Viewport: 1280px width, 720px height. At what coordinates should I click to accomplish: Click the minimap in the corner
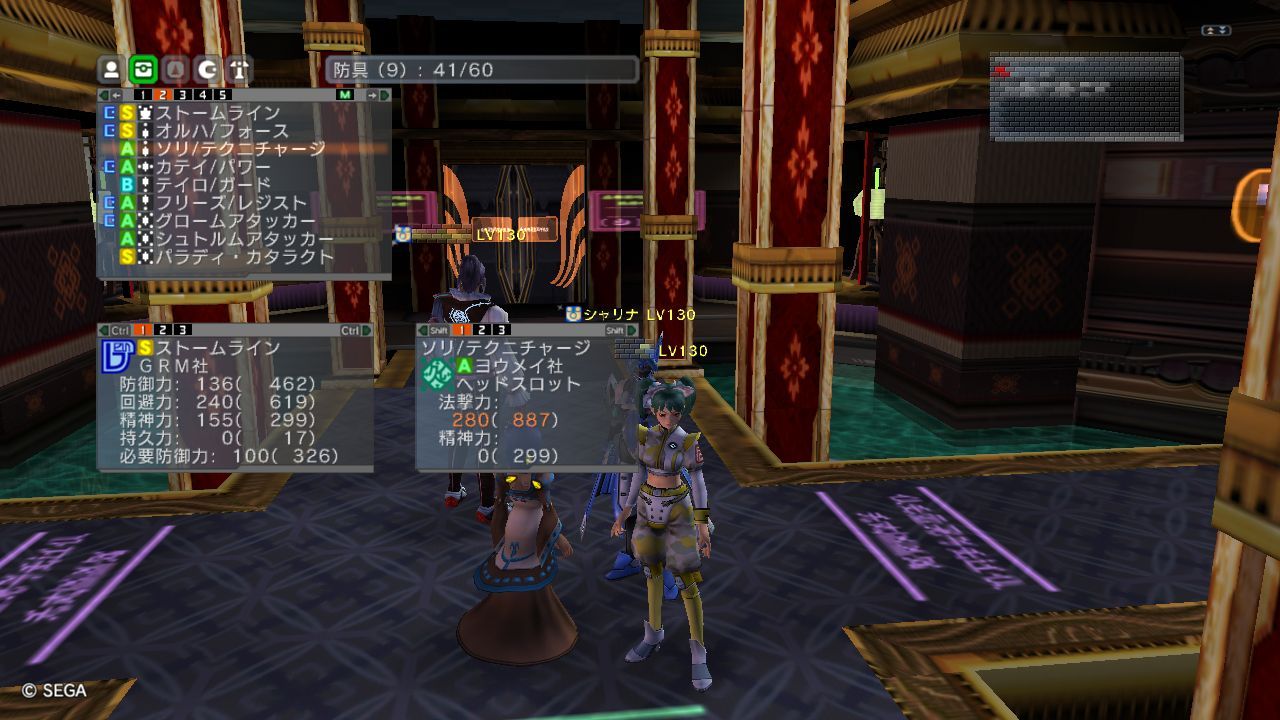[x=1086, y=97]
